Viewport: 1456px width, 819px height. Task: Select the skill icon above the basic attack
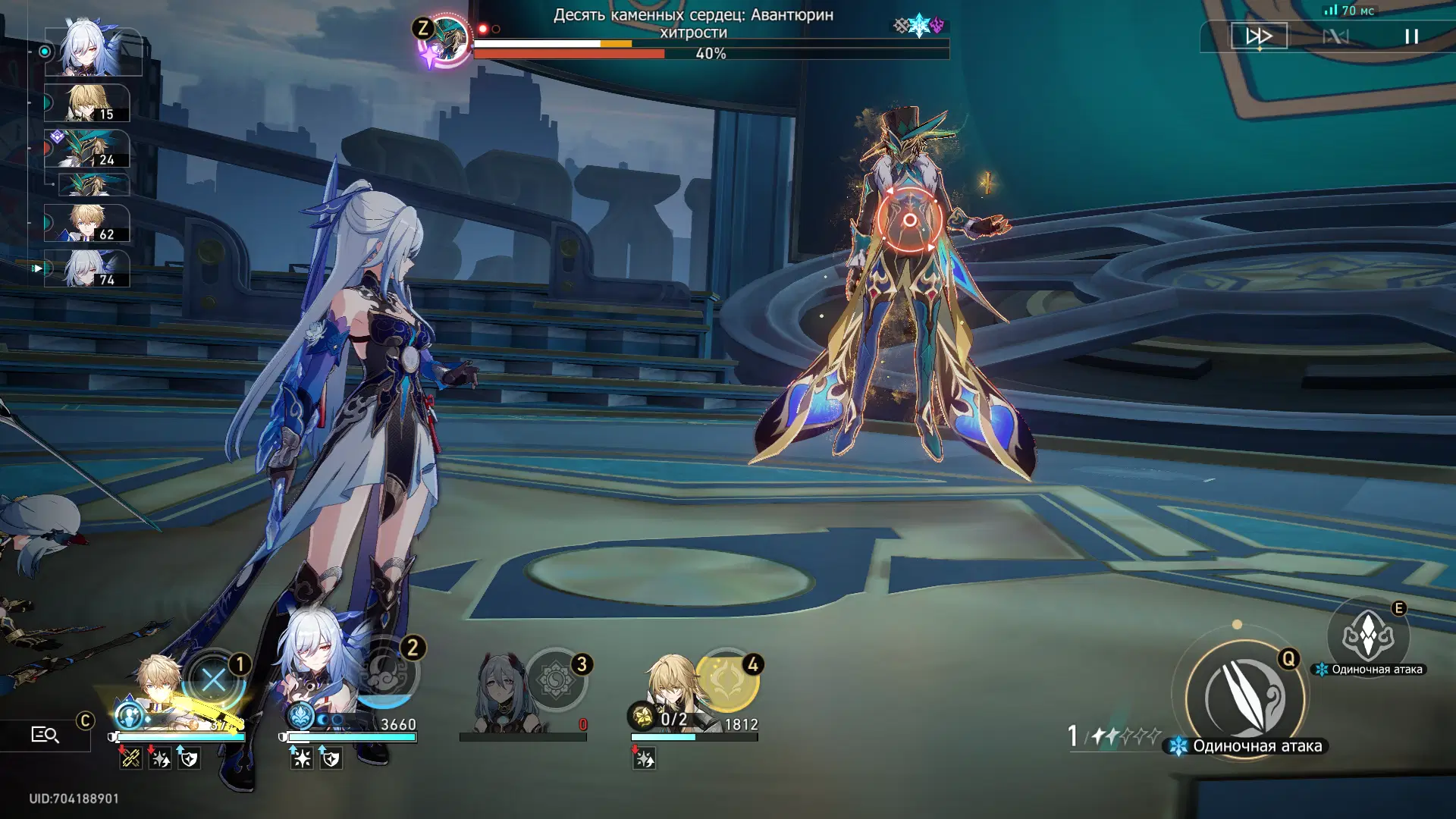1368,635
